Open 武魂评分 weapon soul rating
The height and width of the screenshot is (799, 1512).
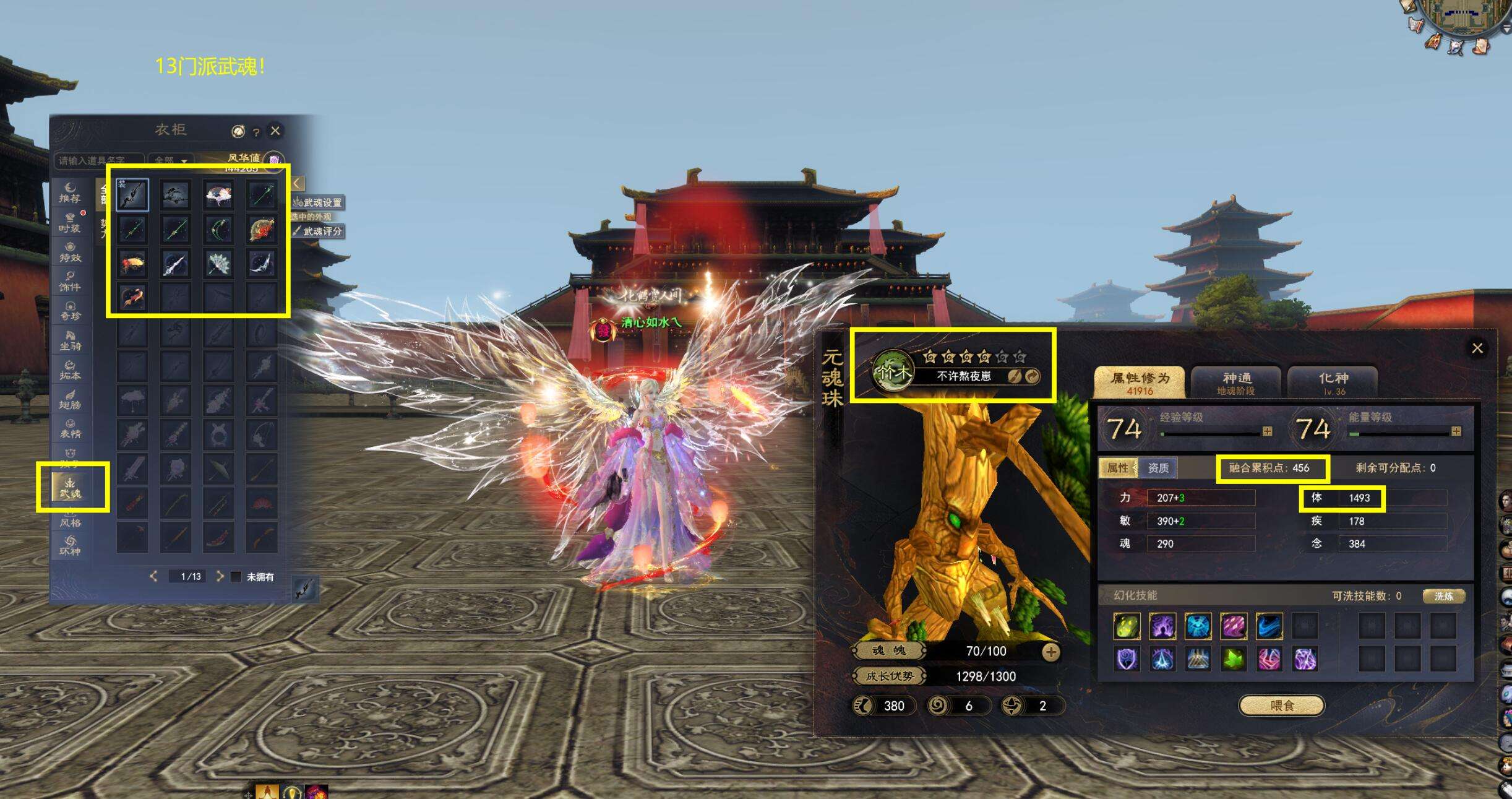point(319,231)
